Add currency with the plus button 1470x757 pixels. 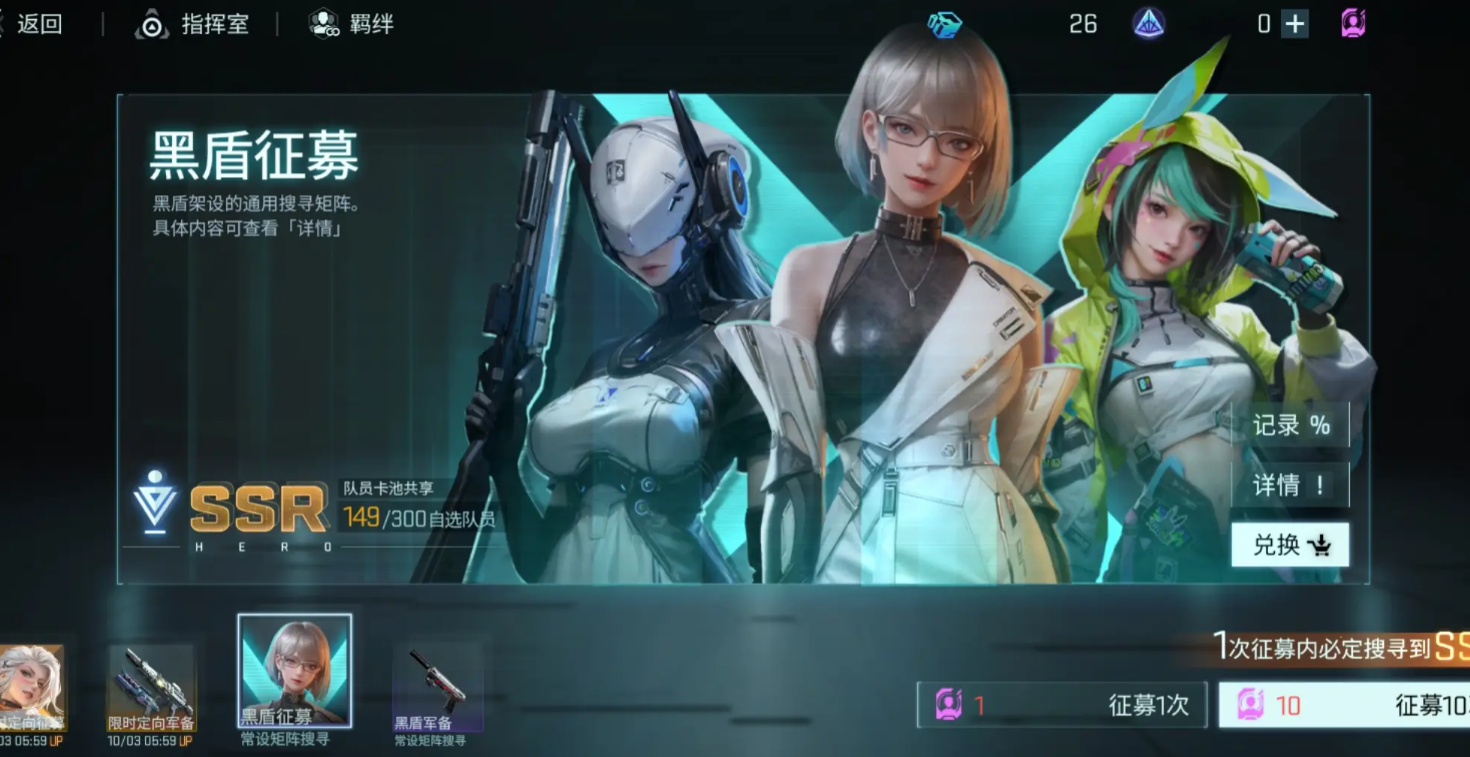(x=1295, y=24)
